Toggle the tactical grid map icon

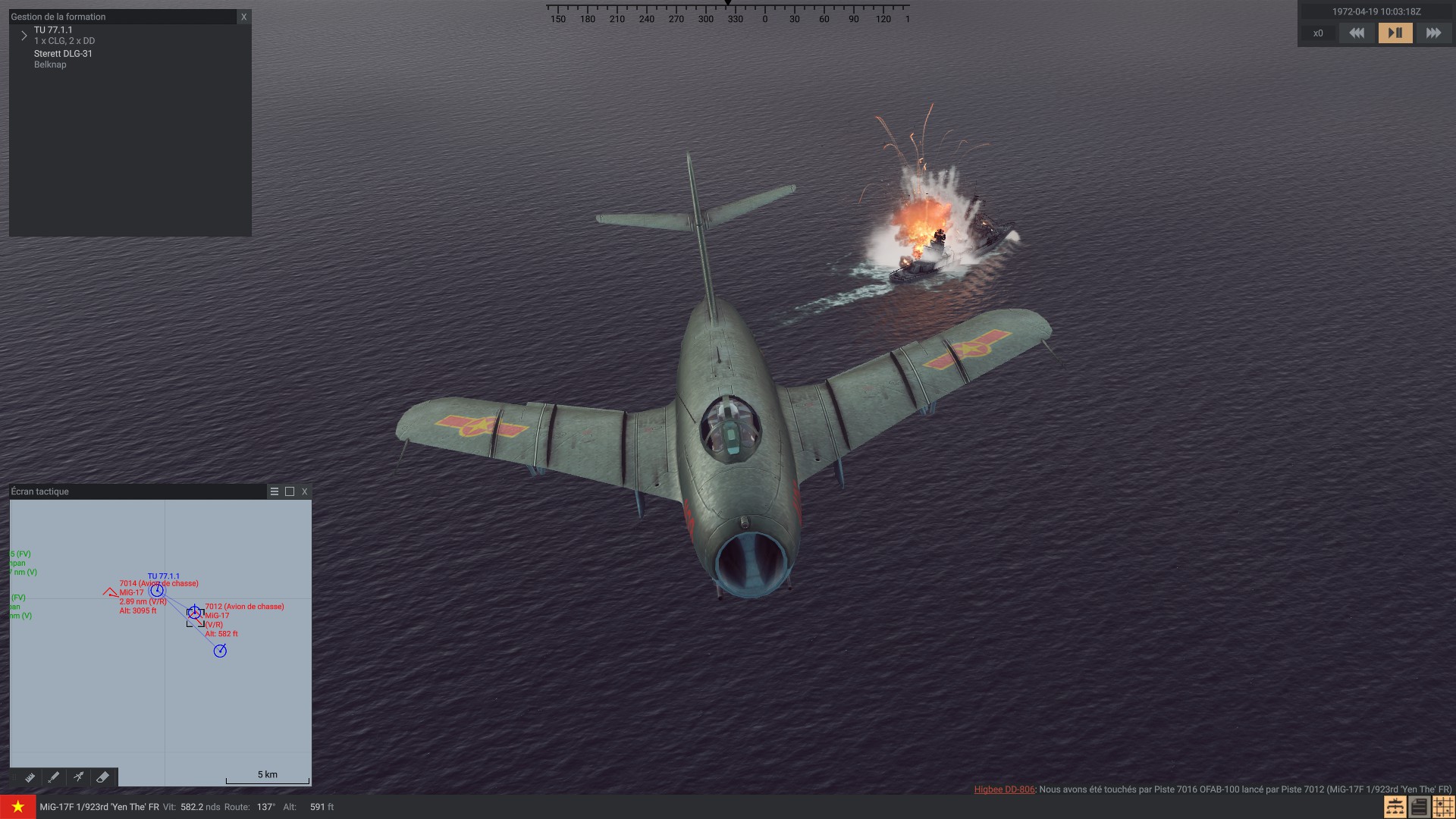click(x=1443, y=807)
